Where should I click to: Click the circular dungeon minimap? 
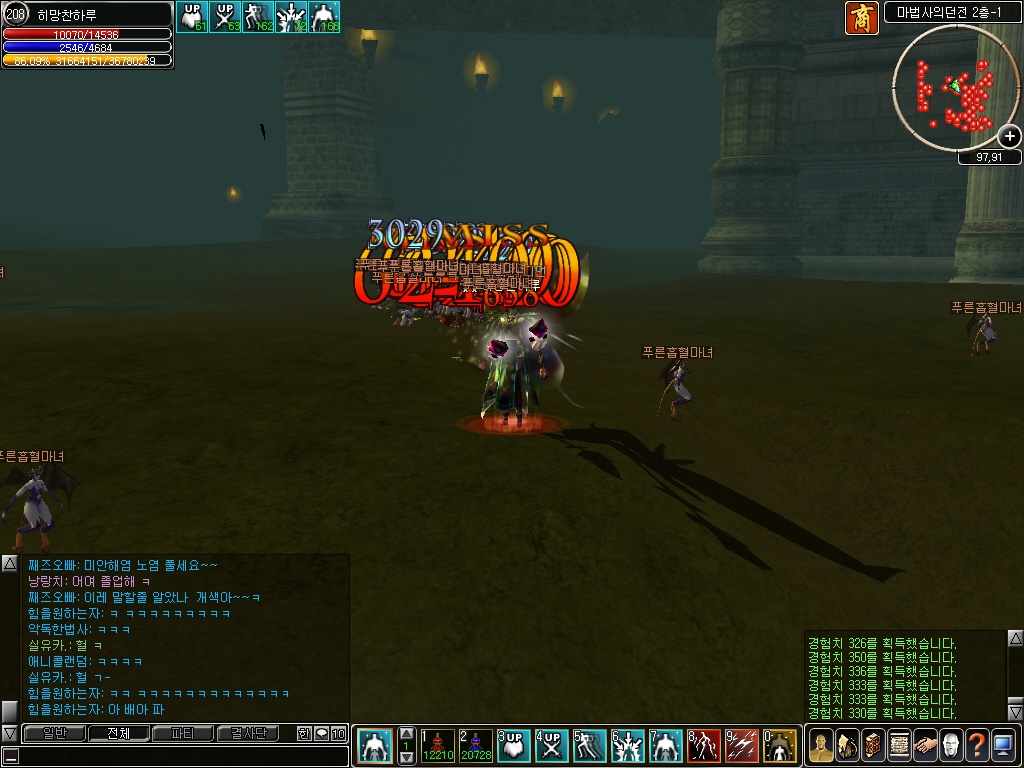[956, 88]
